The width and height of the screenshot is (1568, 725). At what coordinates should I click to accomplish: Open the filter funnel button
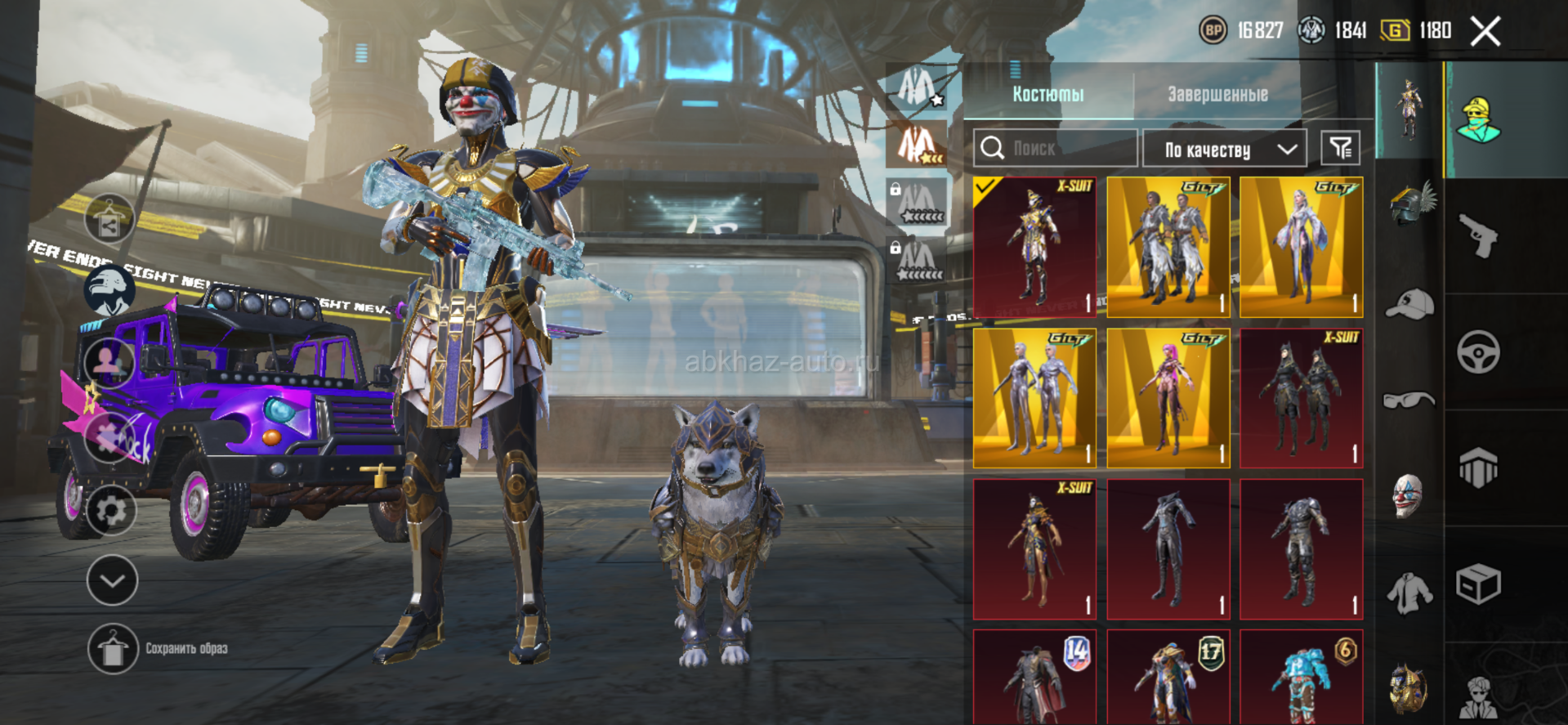(1340, 148)
